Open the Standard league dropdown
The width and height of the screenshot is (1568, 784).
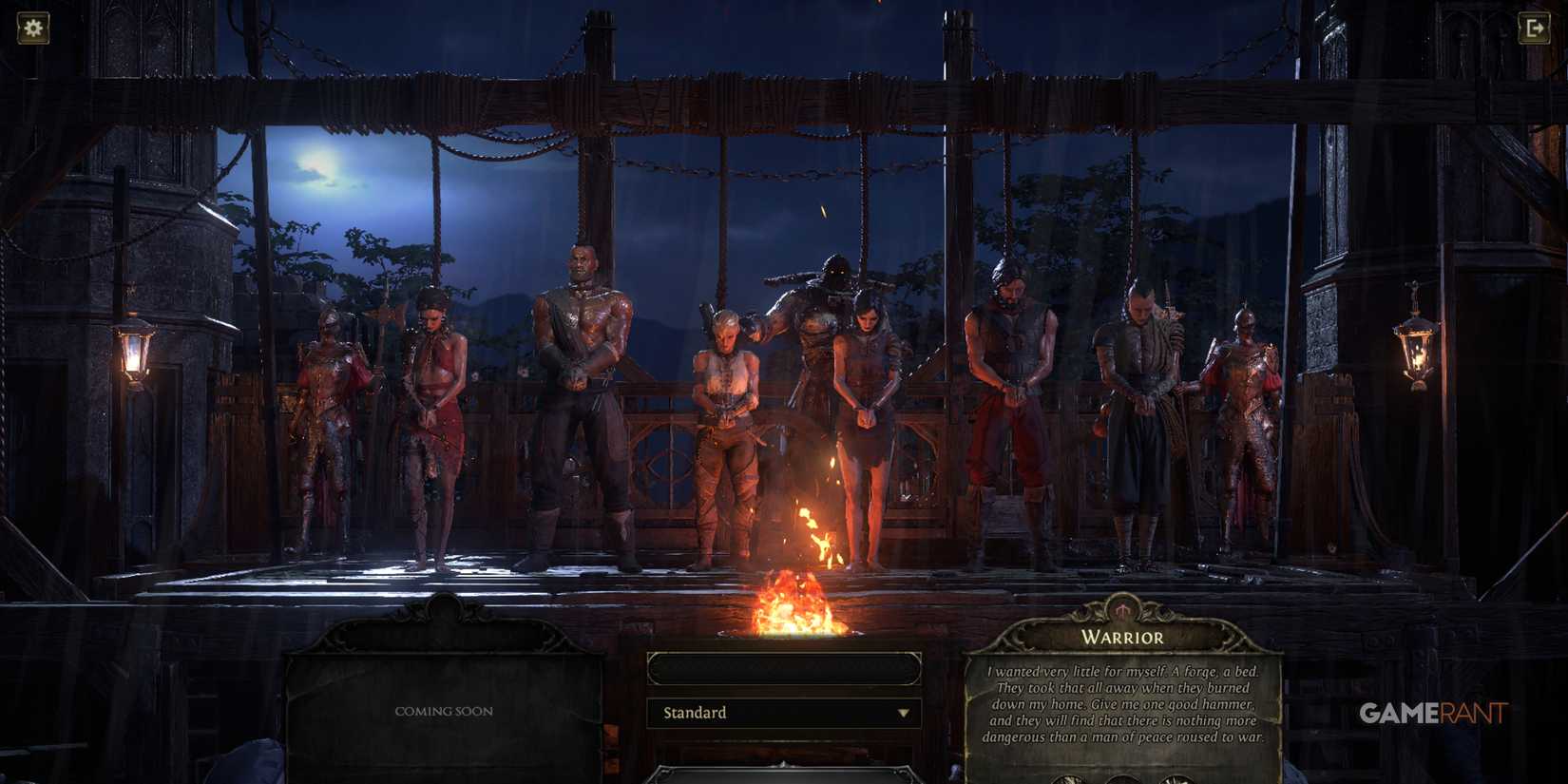click(x=783, y=713)
